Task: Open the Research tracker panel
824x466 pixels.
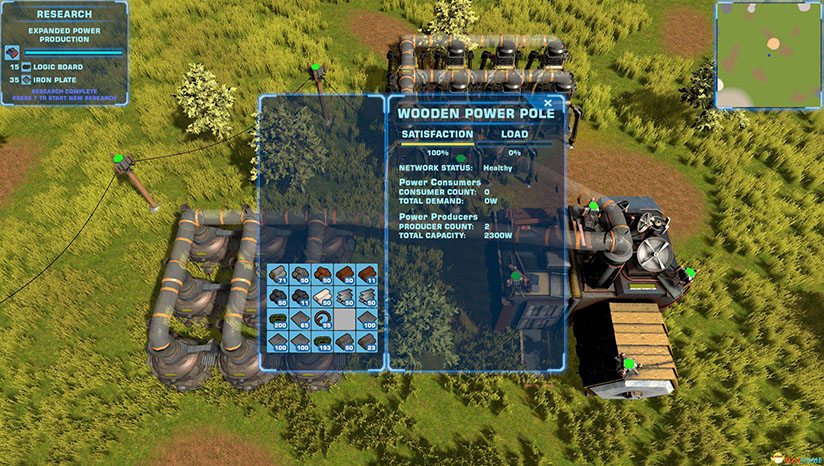Action: point(64,15)
